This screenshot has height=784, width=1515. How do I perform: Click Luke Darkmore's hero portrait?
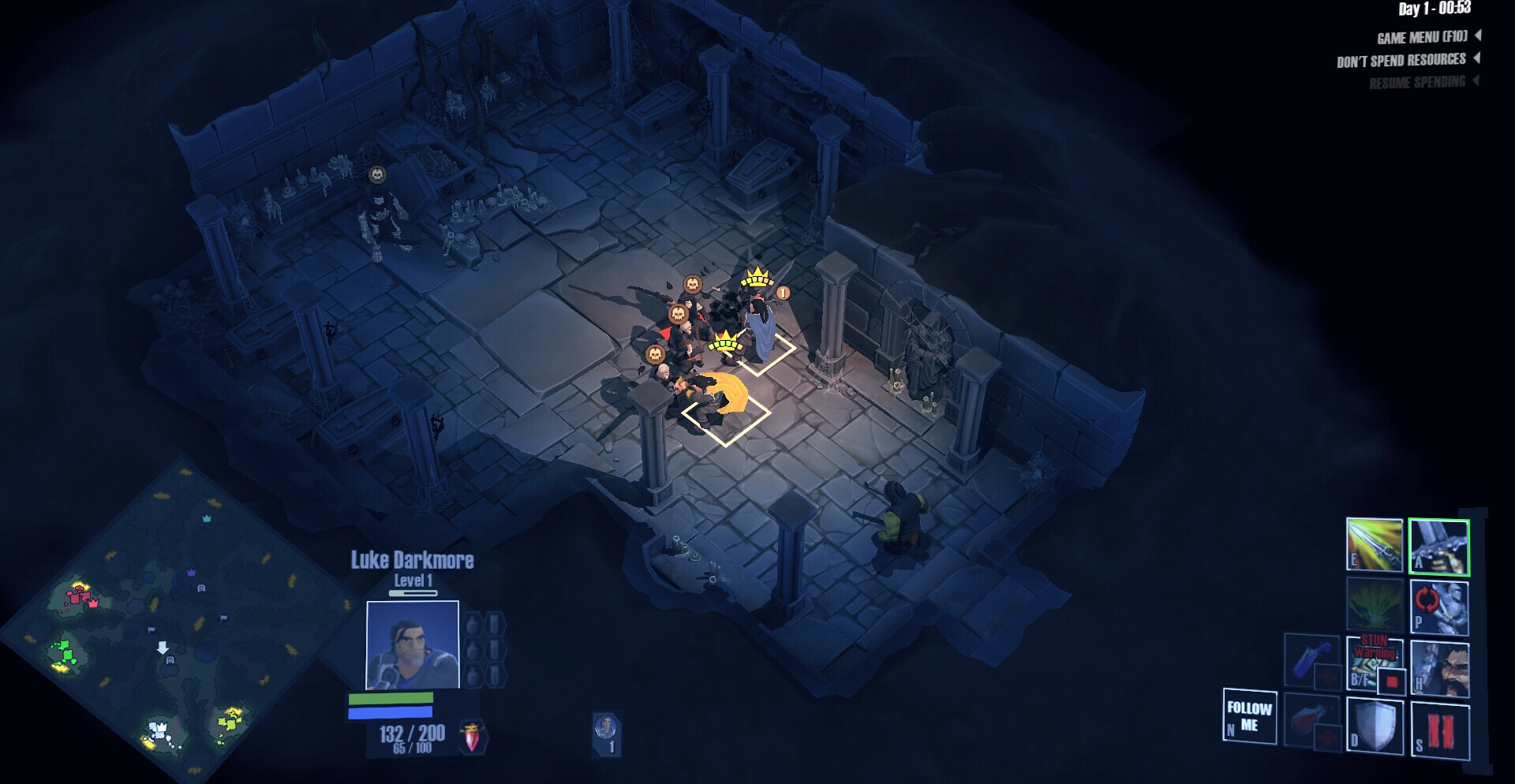coord(412,645)
